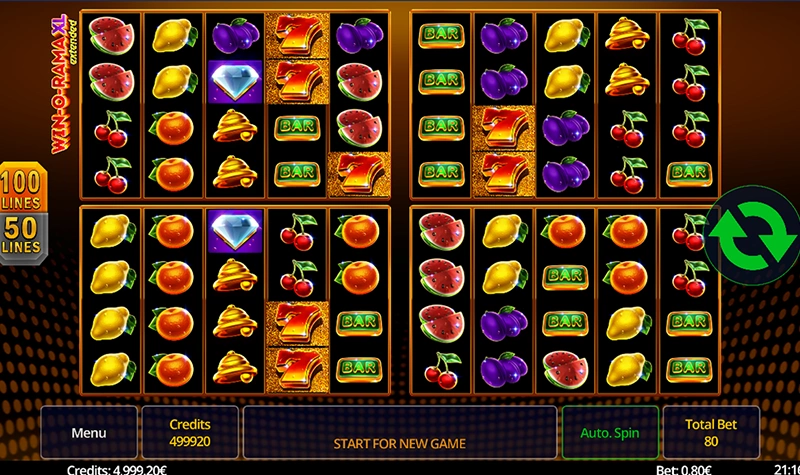Screen dimensions: 800x475
Task: Change the Total Bet amount
Action: click(711, 434)
